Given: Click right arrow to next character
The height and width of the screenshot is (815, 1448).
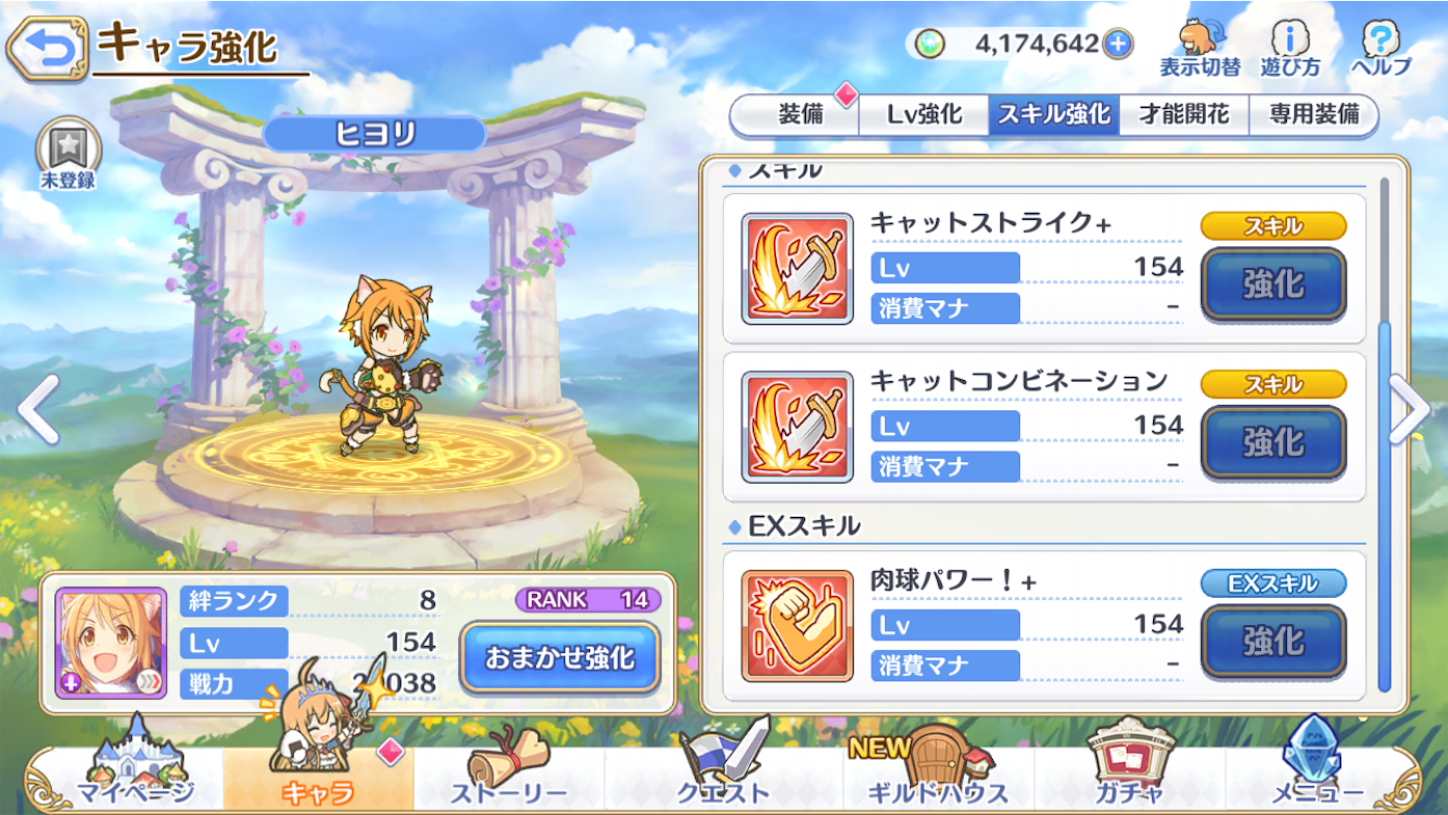Looking at the screenshot, I should pos(1409,407).
